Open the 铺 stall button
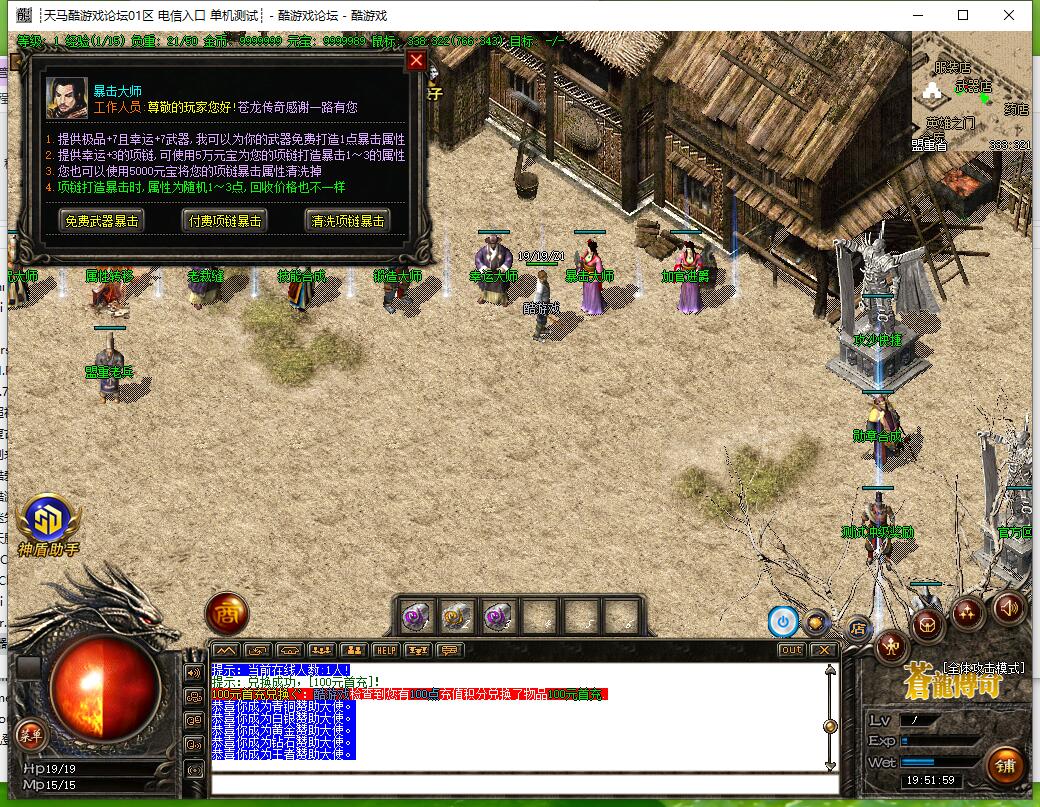1040x807 pixels. pyautogui.click(x=1005, y=766)
